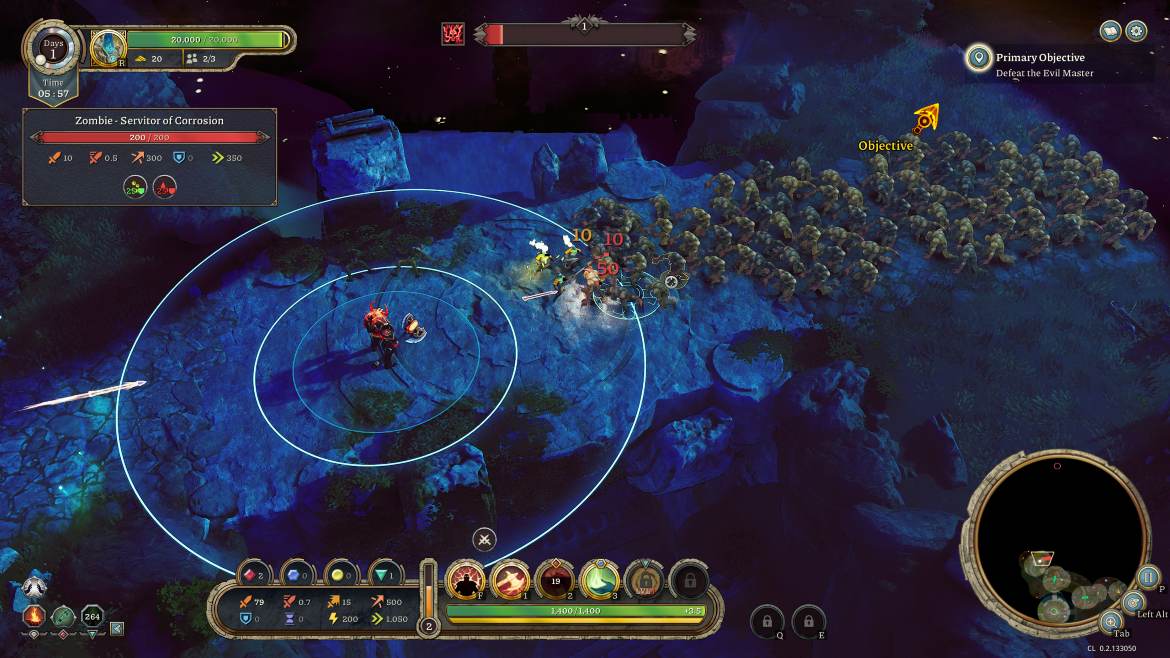
Task: Click the minimap target button labeled Left Alt
Action: [1134, 602]
